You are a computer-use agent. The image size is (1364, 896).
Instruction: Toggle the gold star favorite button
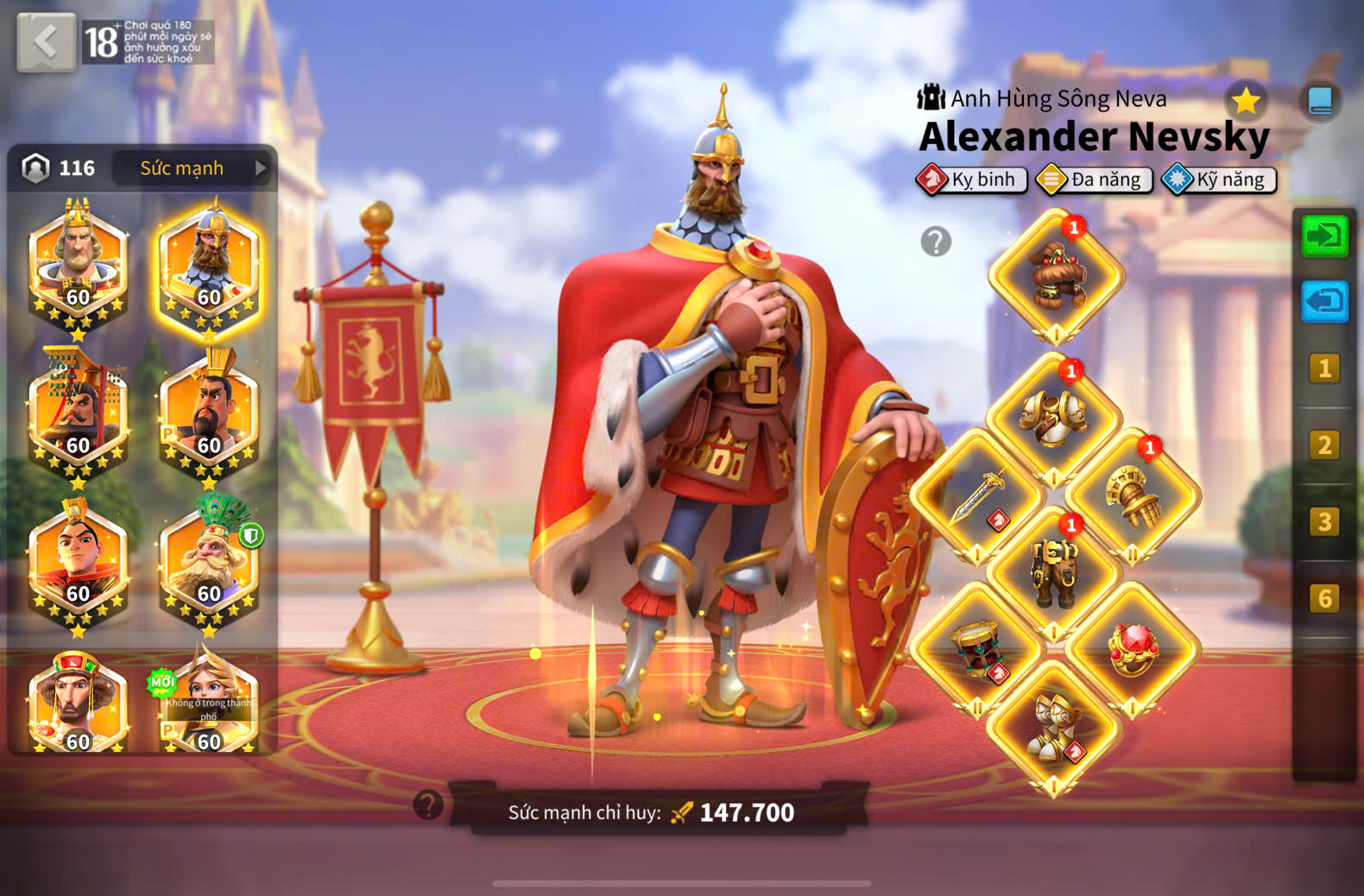pos(1246,102)
